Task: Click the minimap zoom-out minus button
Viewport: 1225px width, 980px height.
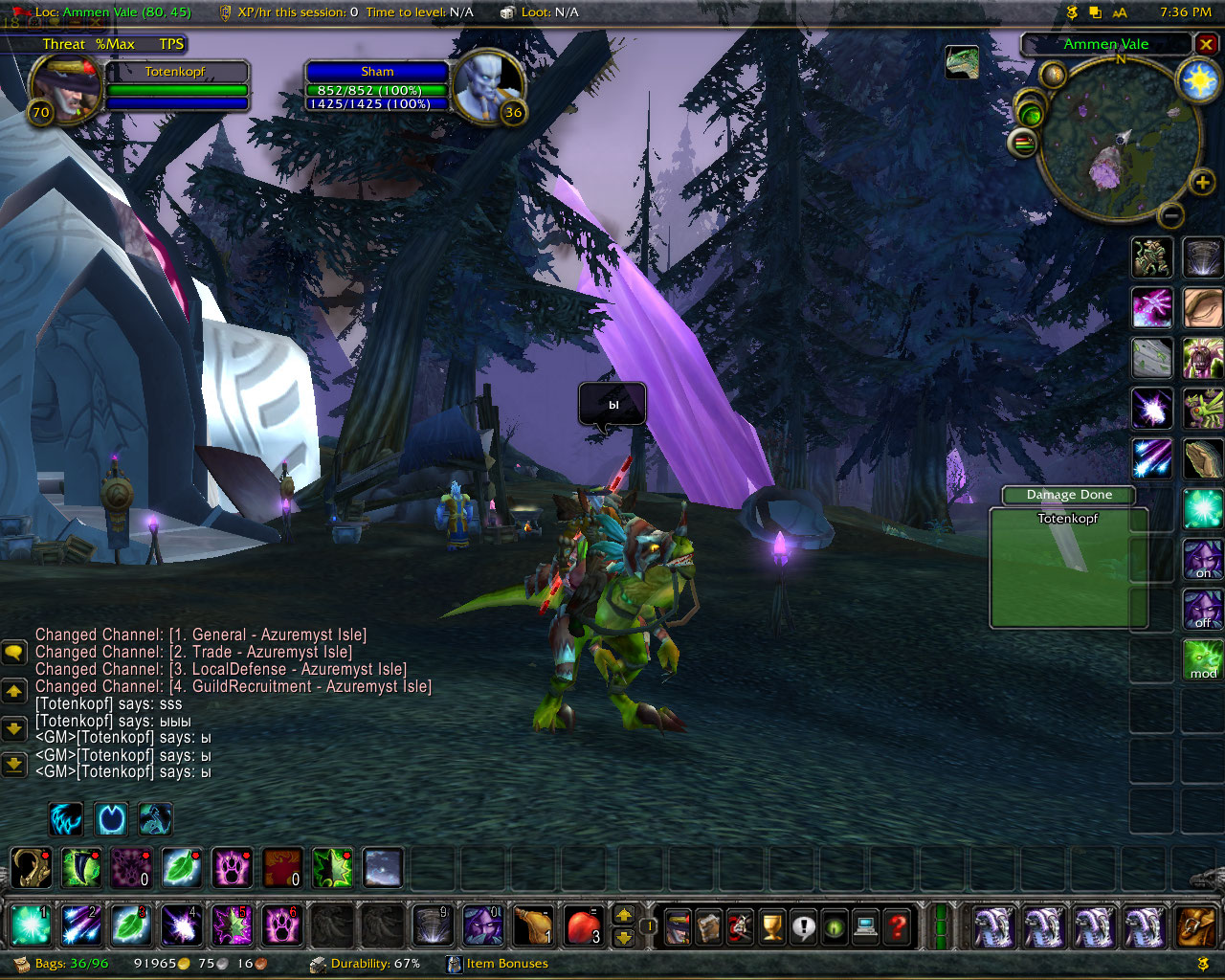Action: [1170, 215]
